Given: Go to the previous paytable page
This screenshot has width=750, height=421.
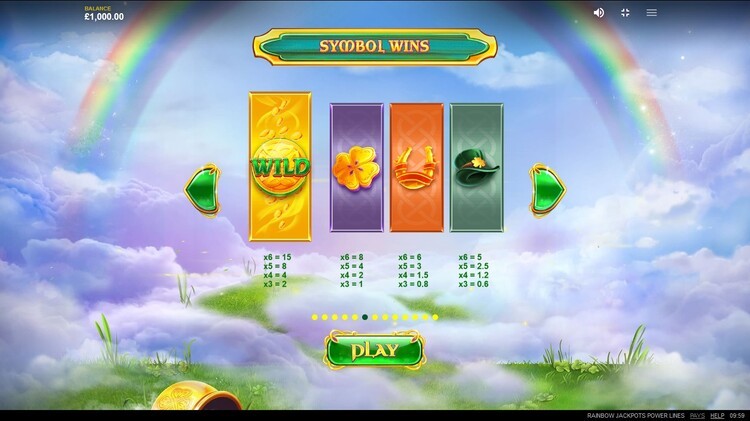Looking at the screenshot, I should tap(205, 188).
